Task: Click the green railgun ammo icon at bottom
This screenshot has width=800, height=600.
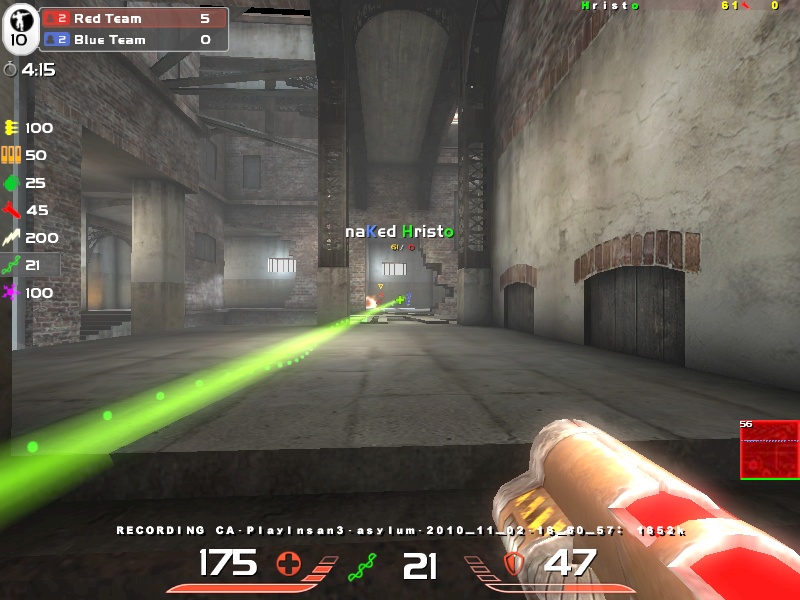Action: [x=361, y=569]
